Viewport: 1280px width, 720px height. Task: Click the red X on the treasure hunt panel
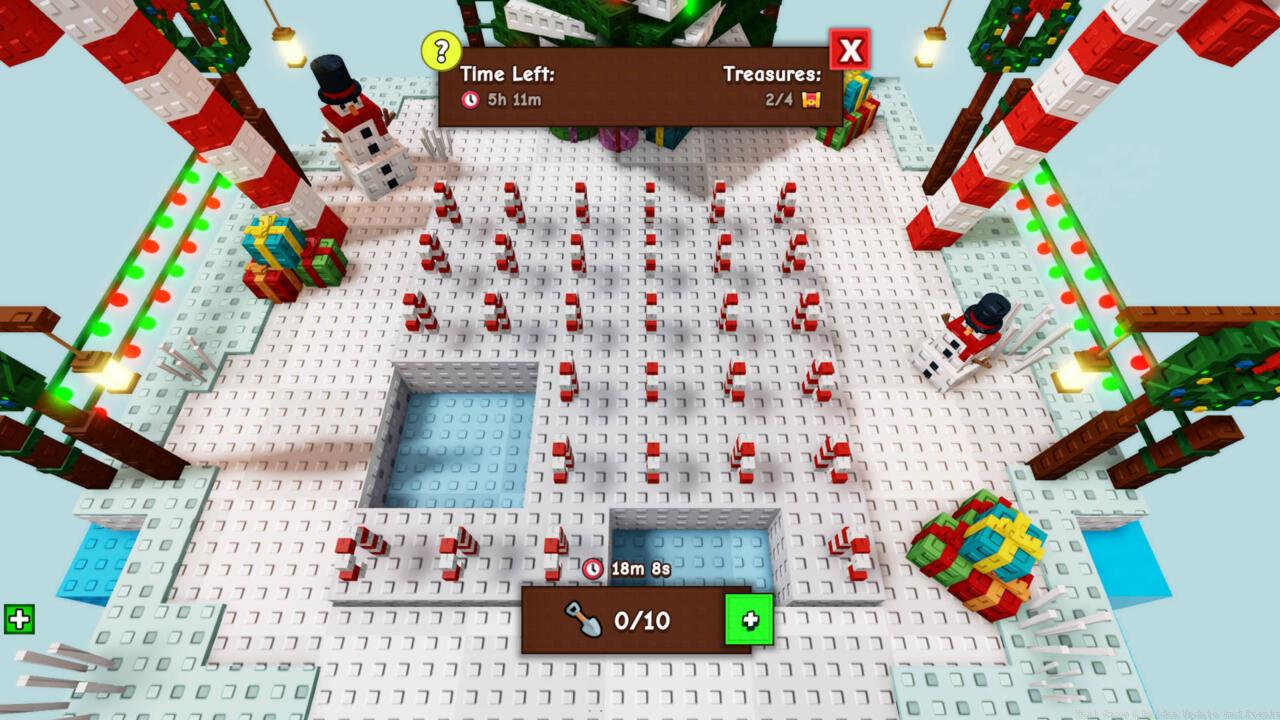(x=848, y=50)
